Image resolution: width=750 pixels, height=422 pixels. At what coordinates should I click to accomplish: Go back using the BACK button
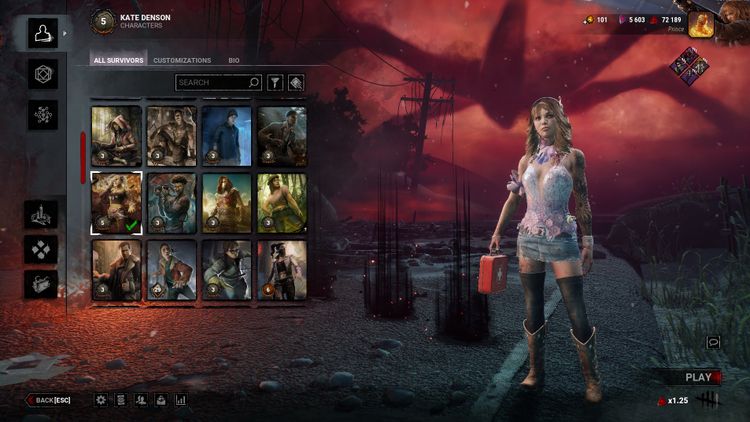point(48,400)
